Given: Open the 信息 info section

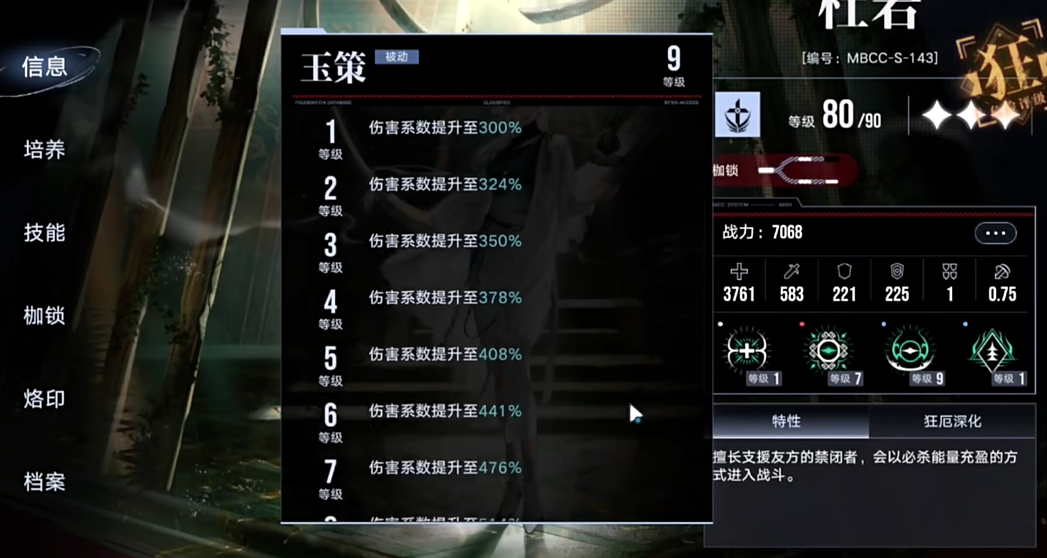Looking at the screenshot, I should point(45,67).
